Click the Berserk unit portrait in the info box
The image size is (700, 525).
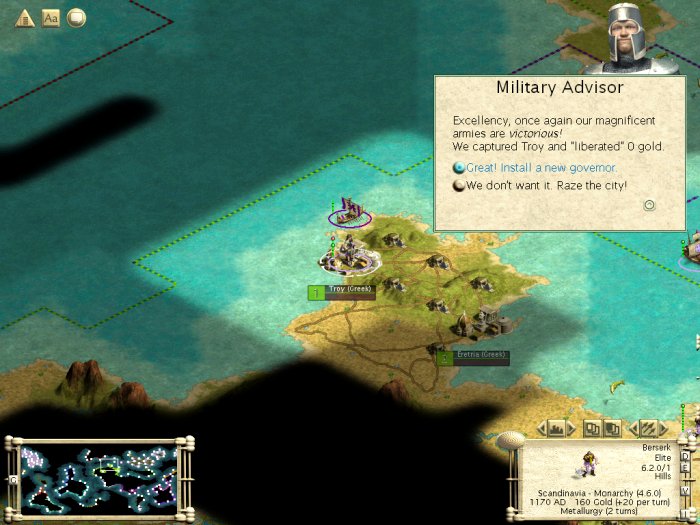tap(587, 462)
